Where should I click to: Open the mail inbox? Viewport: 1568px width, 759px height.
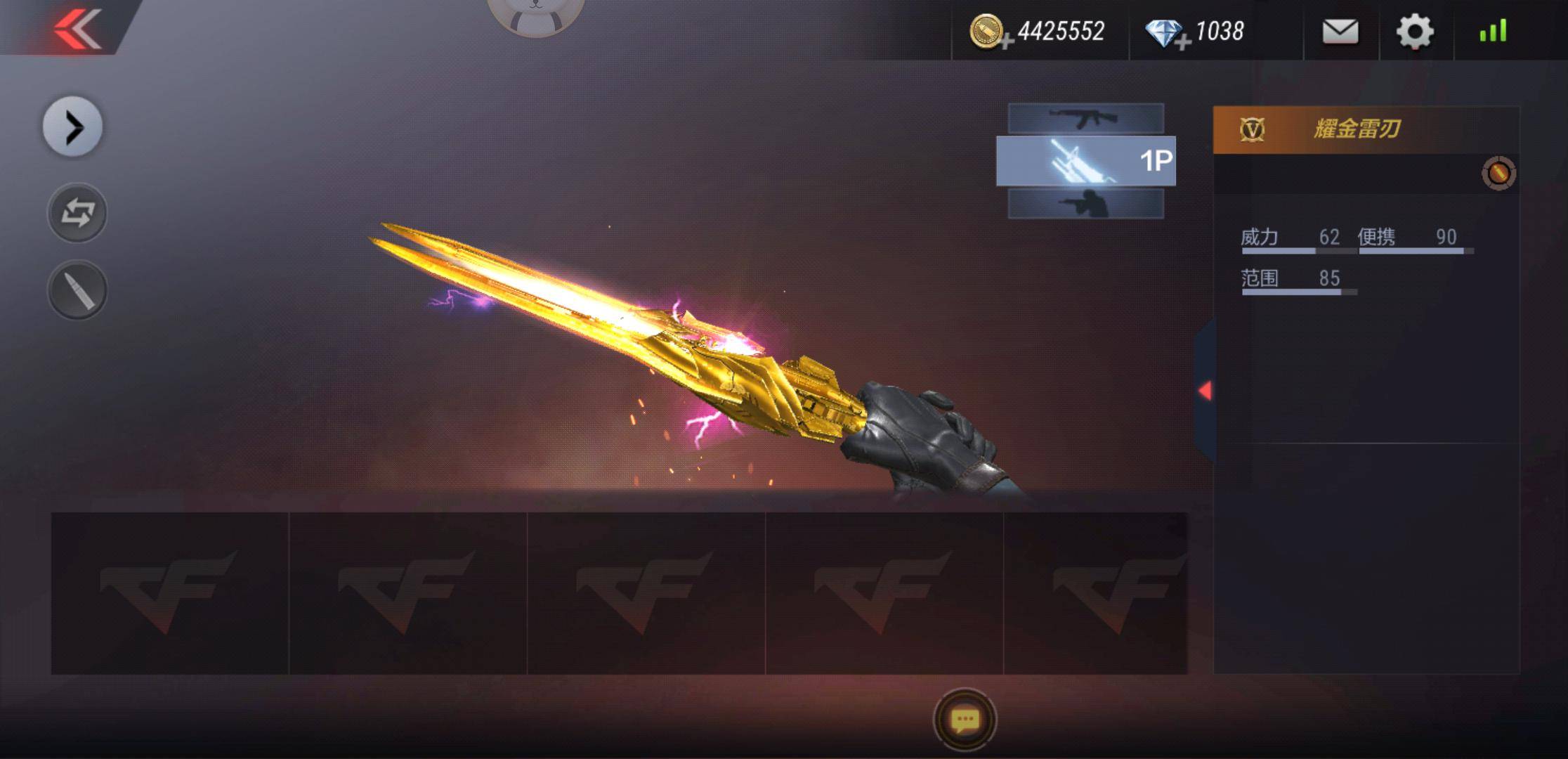1340,32
